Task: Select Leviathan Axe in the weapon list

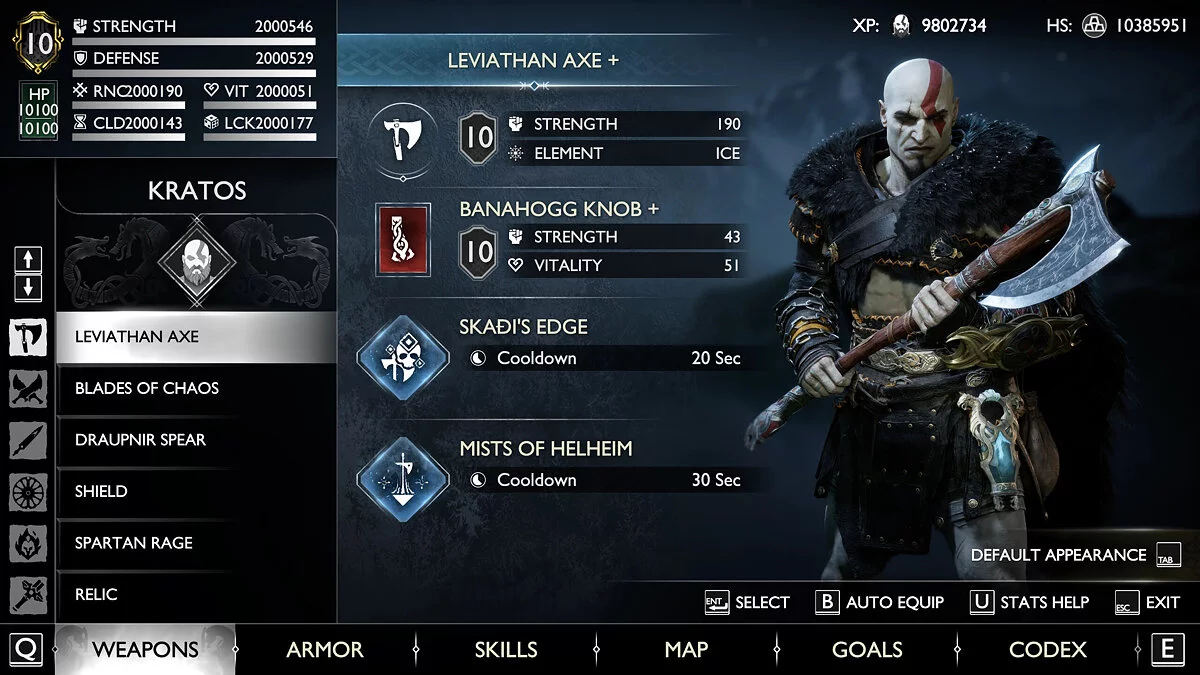Action: point(195,337)
